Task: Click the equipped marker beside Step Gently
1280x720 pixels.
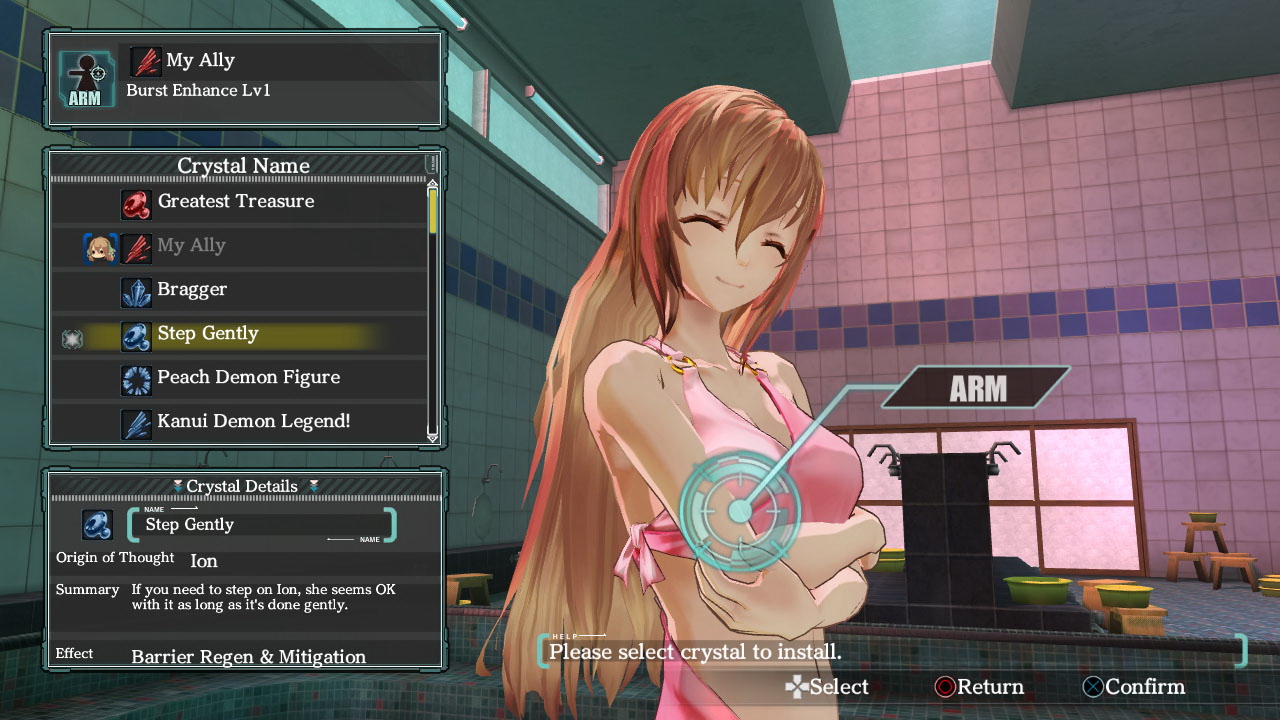Action: [73, 338]
